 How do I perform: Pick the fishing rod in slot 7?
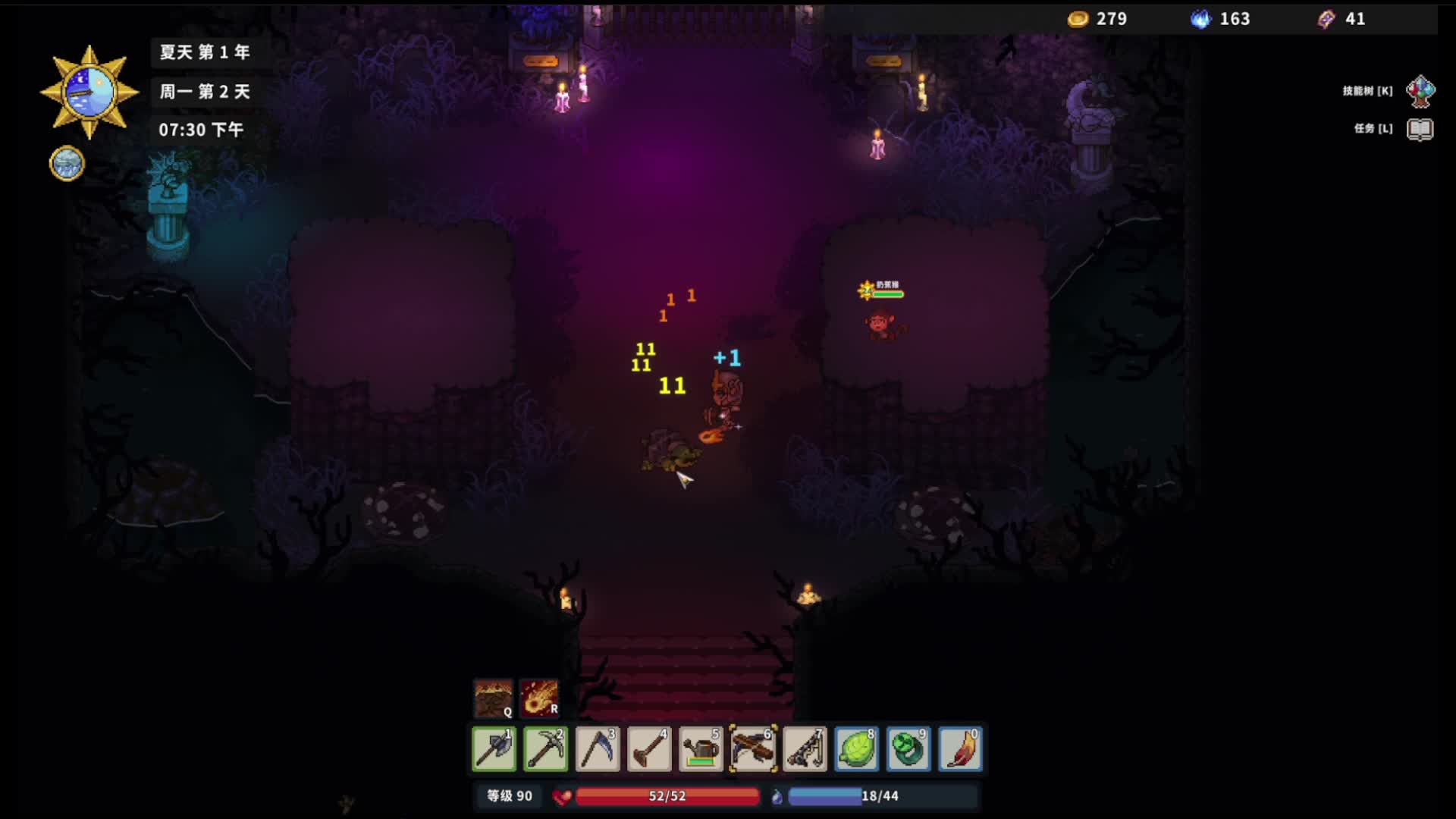point(805,749)
